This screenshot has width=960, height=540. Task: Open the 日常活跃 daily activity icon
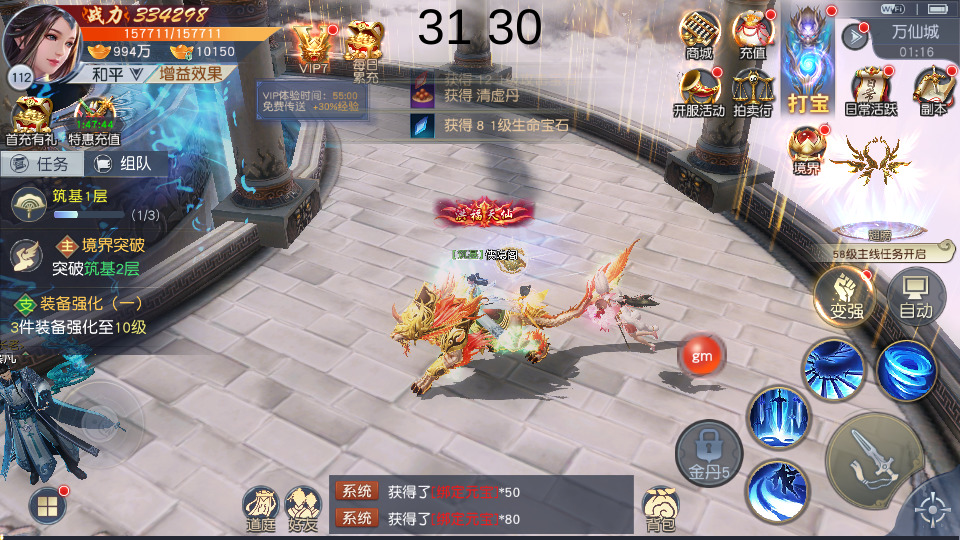tap(871, 91)
